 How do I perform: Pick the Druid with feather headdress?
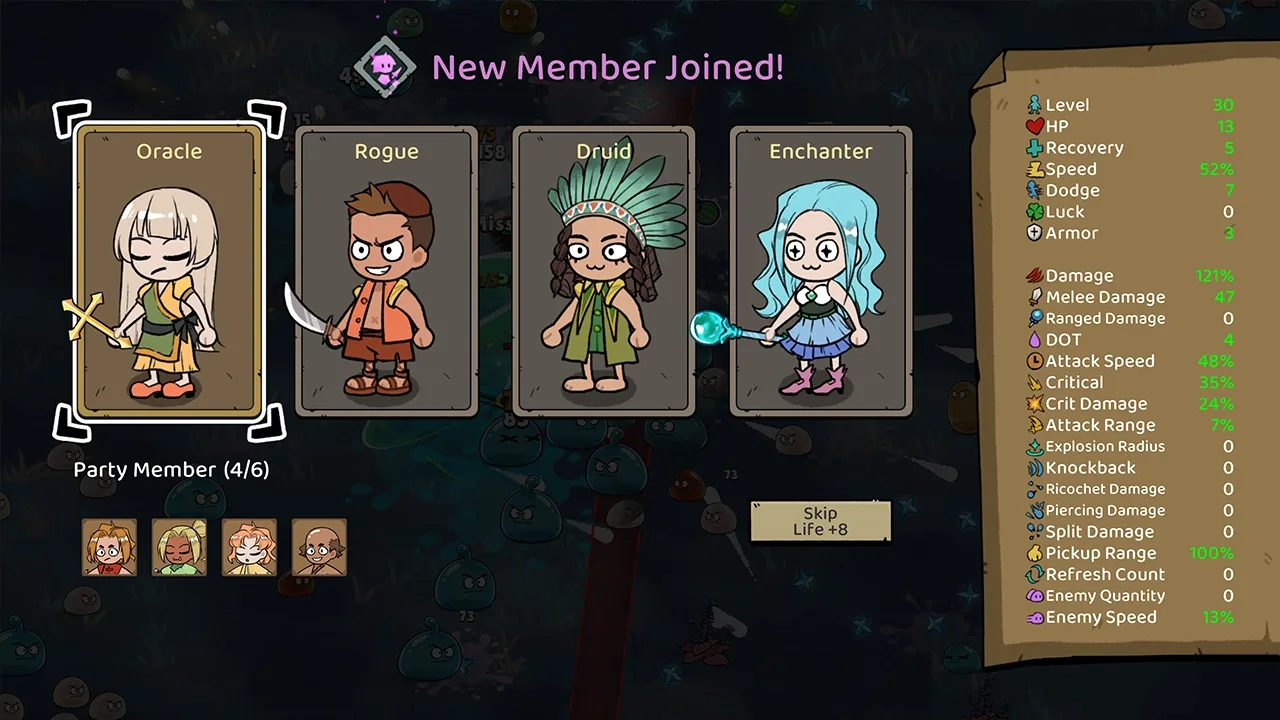604,271
